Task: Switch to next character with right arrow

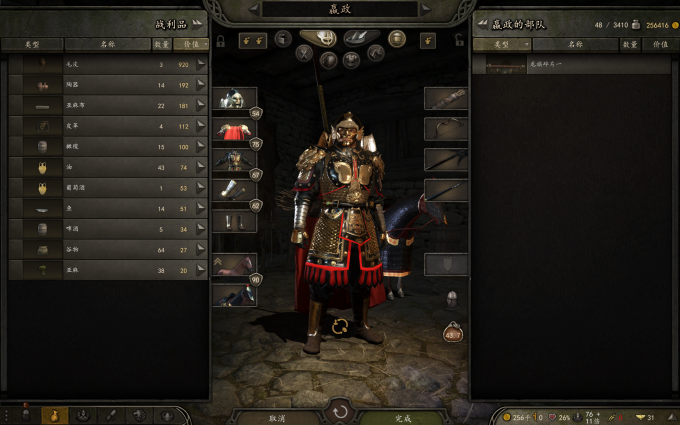Action: (x=425, y=9)
